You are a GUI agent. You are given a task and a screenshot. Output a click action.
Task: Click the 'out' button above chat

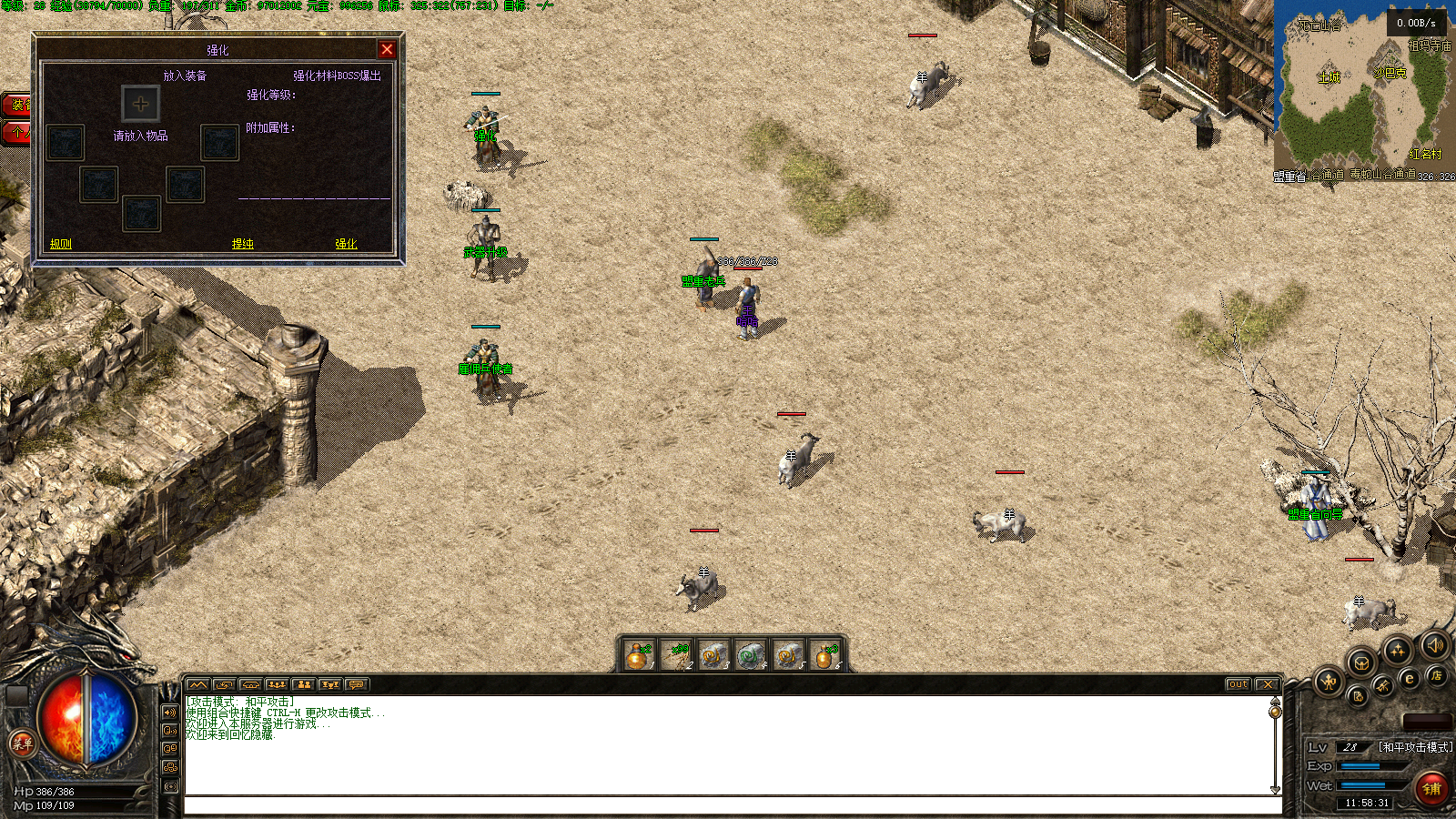tap(1238, 684)
